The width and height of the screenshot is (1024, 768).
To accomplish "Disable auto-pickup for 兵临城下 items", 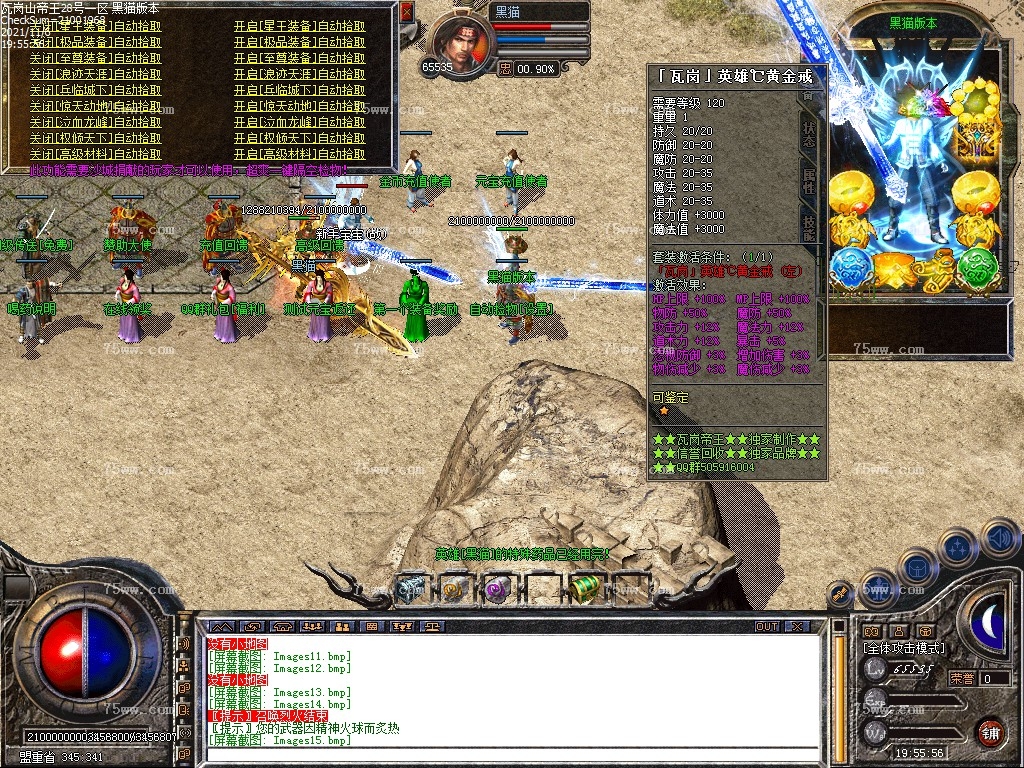I will click(95, 90).
